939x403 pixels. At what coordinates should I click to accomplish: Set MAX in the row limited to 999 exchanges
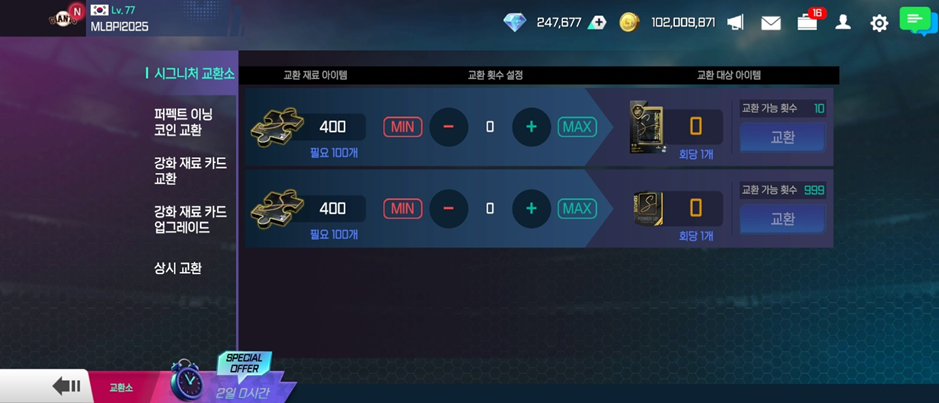click(x=577, y=209)
